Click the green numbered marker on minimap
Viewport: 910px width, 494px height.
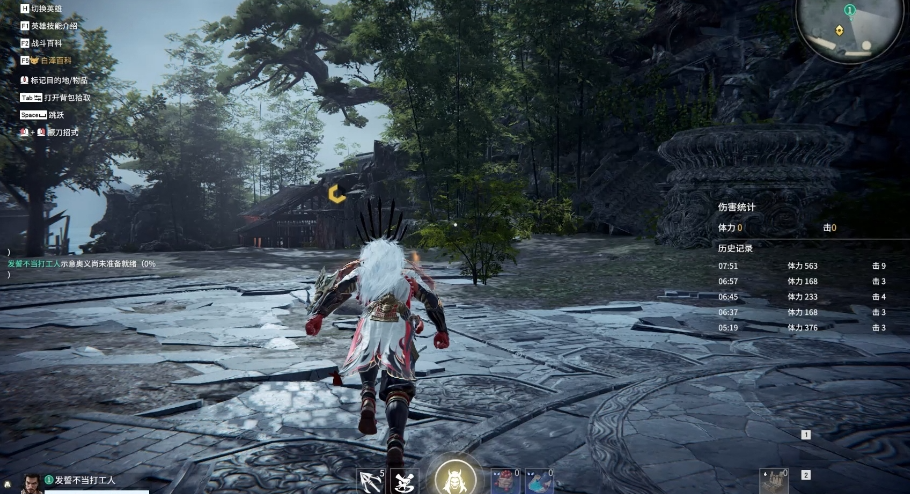[849, 9]
